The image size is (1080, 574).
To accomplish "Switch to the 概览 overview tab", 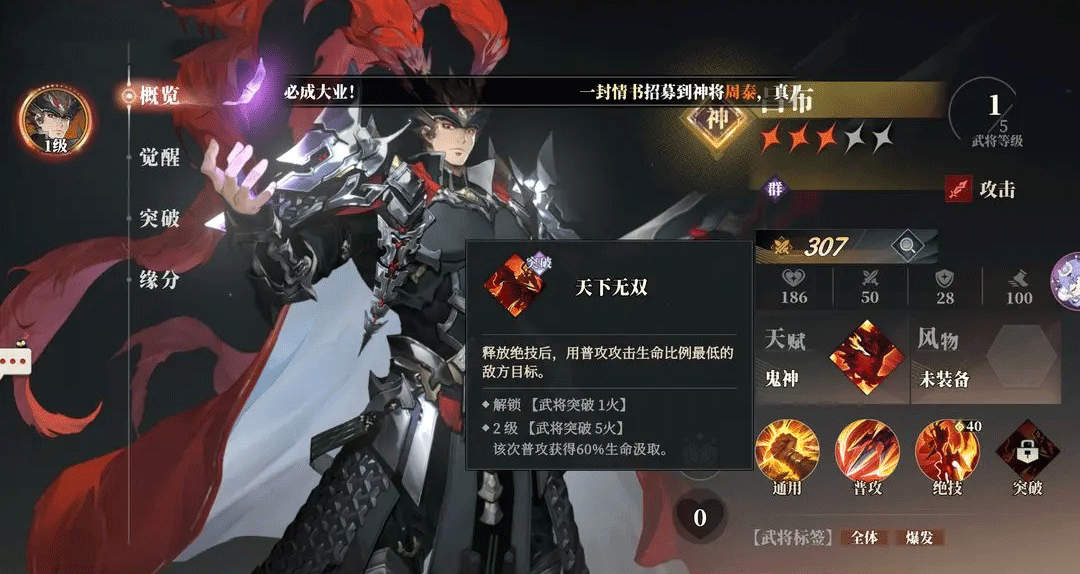I will [x=158, y=96].
